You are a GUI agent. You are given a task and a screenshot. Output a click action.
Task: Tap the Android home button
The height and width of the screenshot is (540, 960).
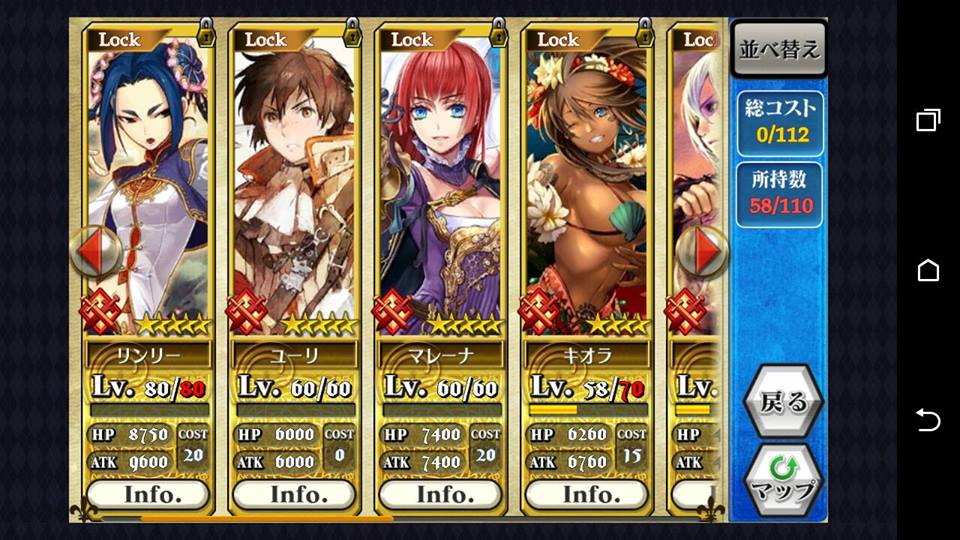tap(928, 270)
